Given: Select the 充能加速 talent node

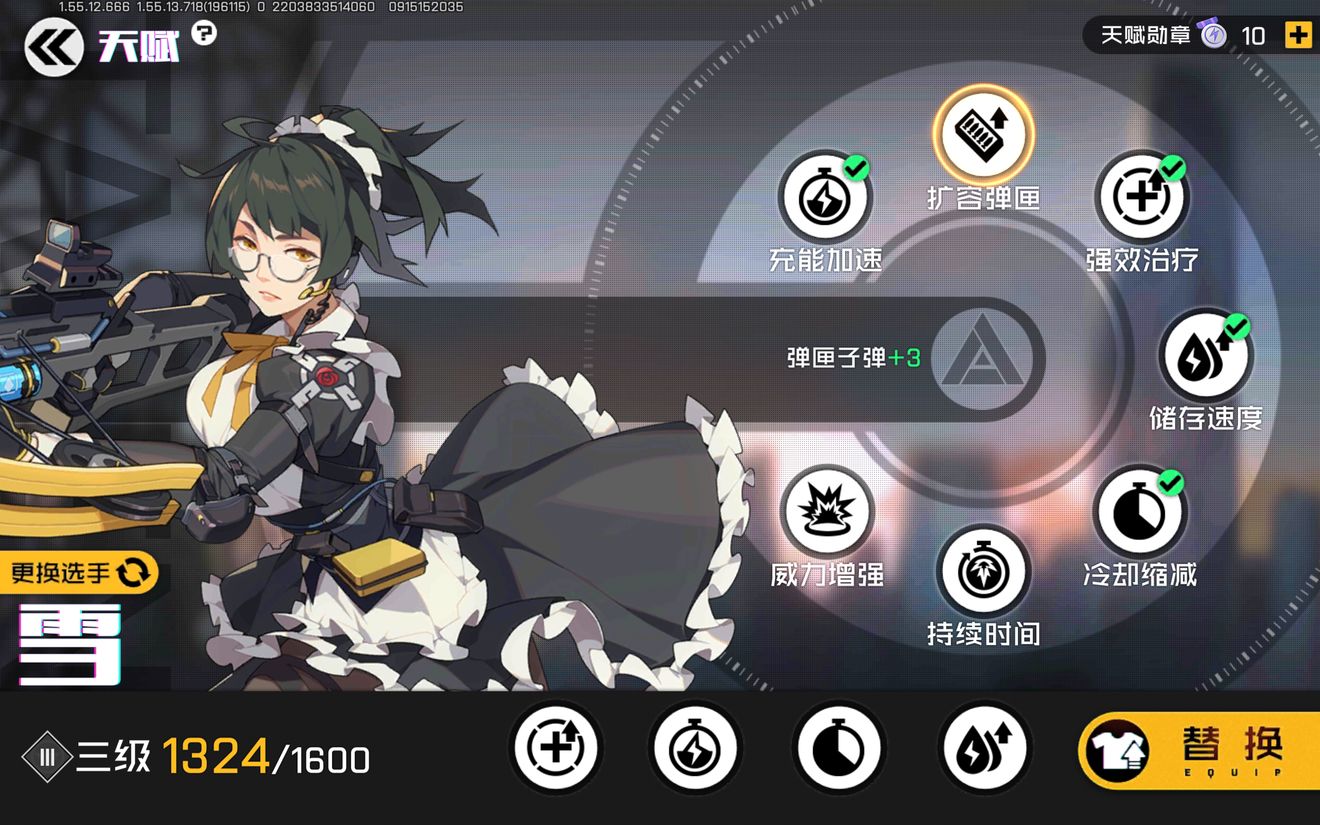Looking at the screenshot, I should [825, 198].
